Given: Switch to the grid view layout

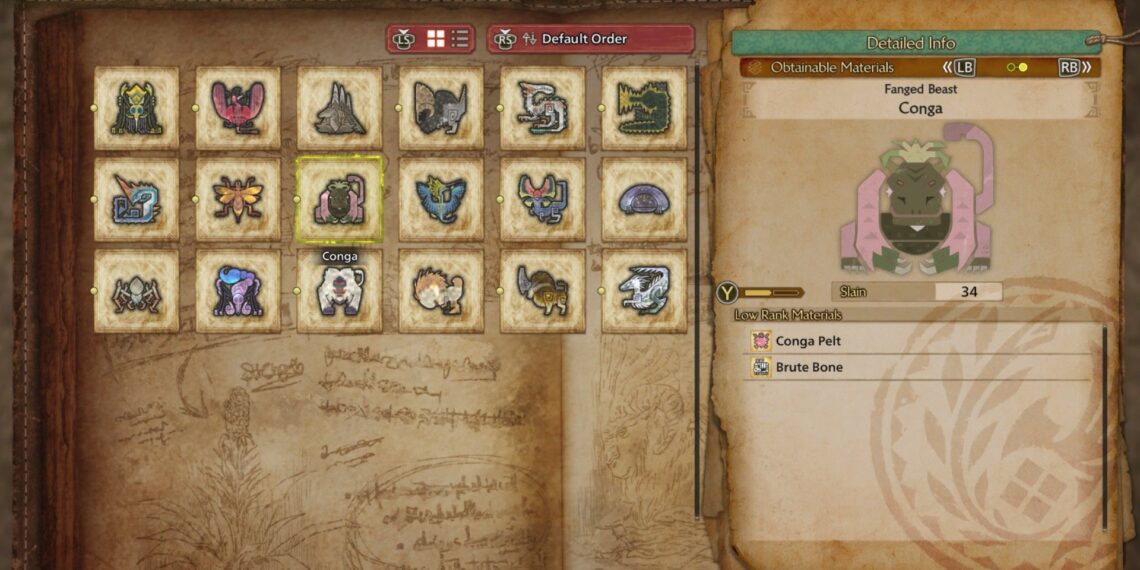Looking at the screenshot, I should pyautogui.click(x=436, y=39).
